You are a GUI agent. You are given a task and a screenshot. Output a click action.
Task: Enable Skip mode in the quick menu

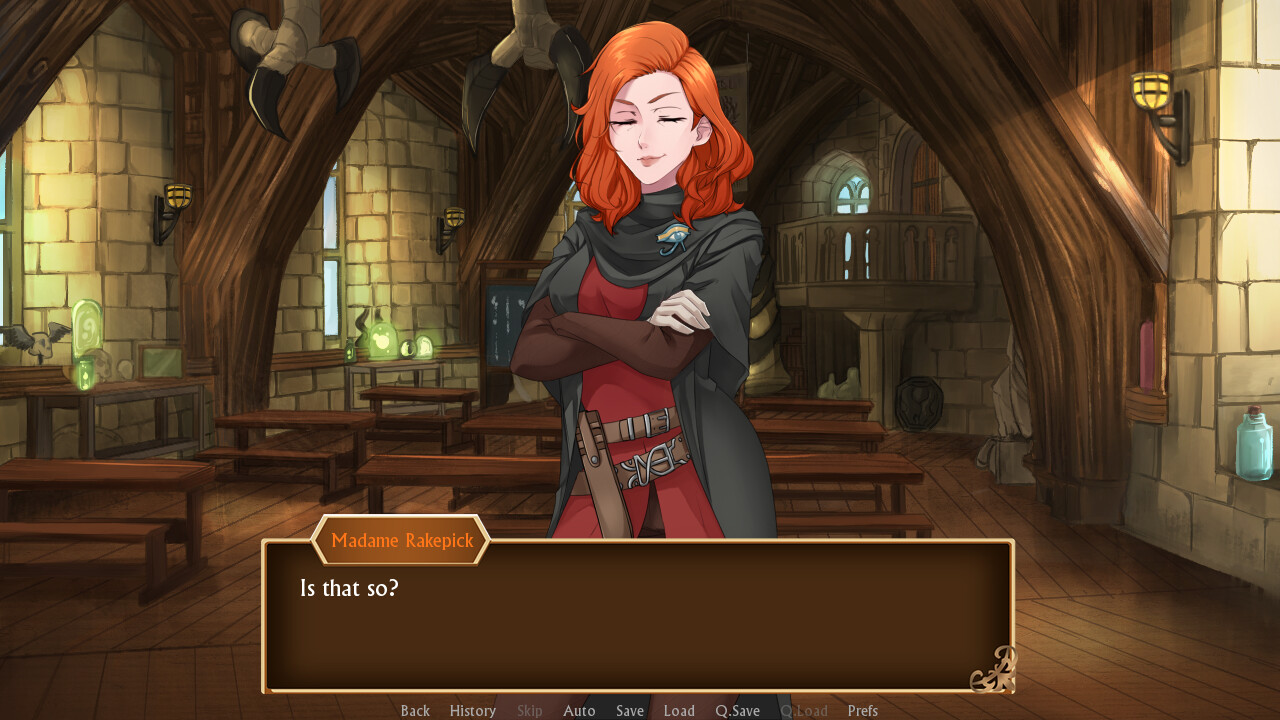point(529,710)
